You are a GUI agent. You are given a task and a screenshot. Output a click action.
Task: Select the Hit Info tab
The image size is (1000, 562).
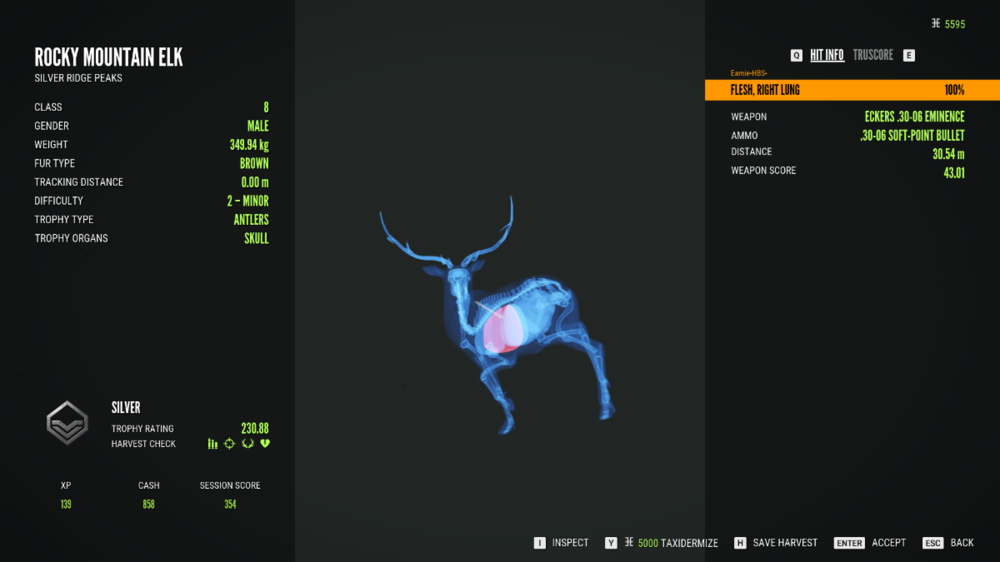pos(827,55)
